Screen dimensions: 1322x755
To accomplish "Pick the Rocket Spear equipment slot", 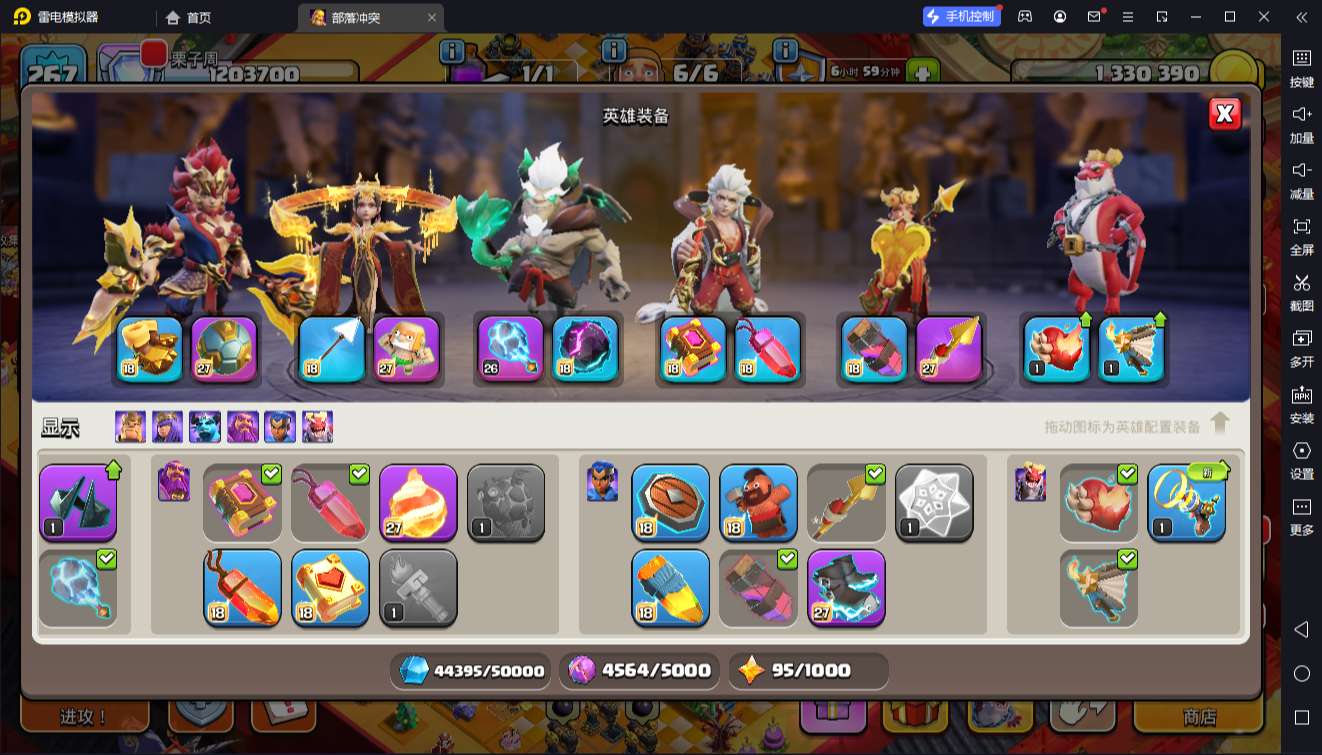I will [x=949, y=349].
